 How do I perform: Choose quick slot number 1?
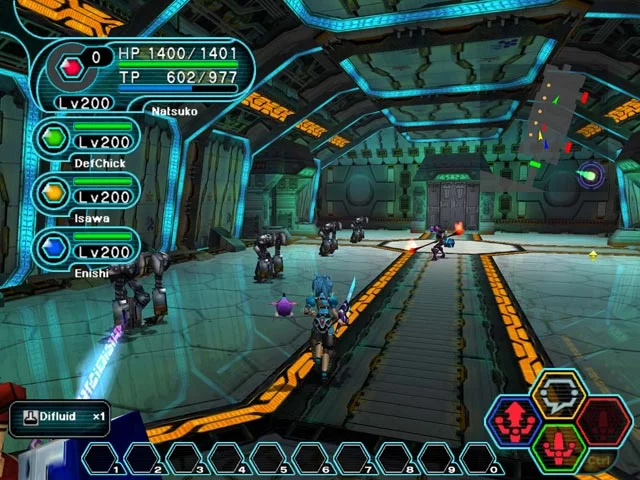105,459
